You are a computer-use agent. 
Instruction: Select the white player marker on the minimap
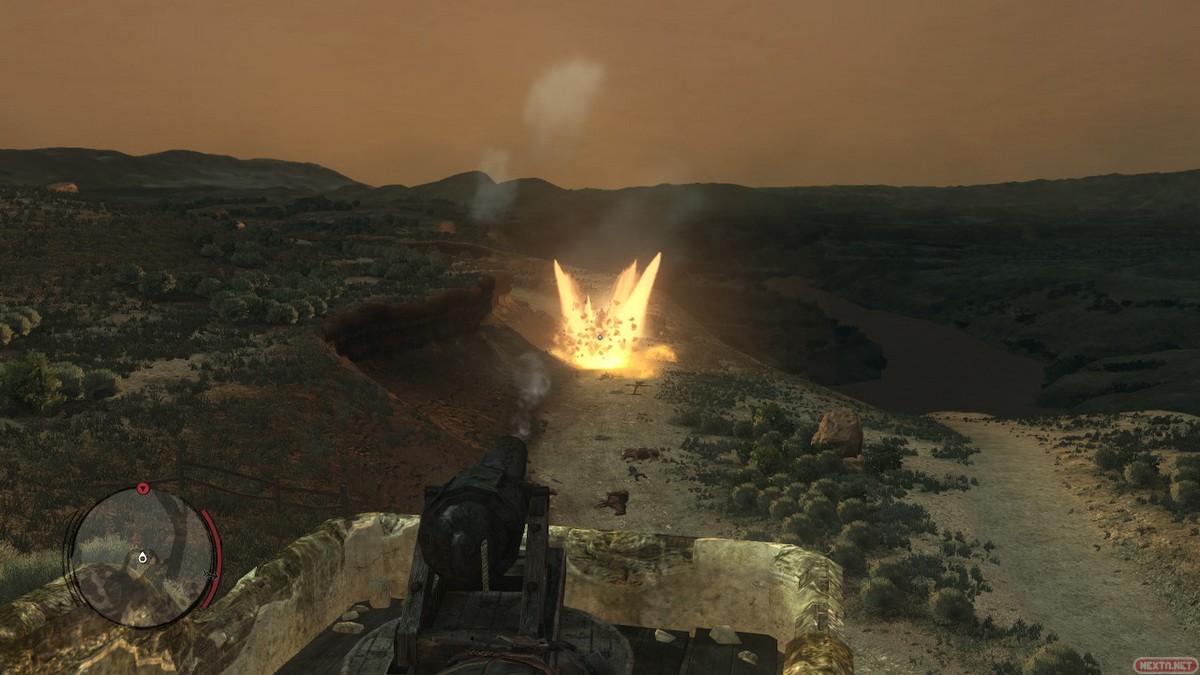point(142,556)
